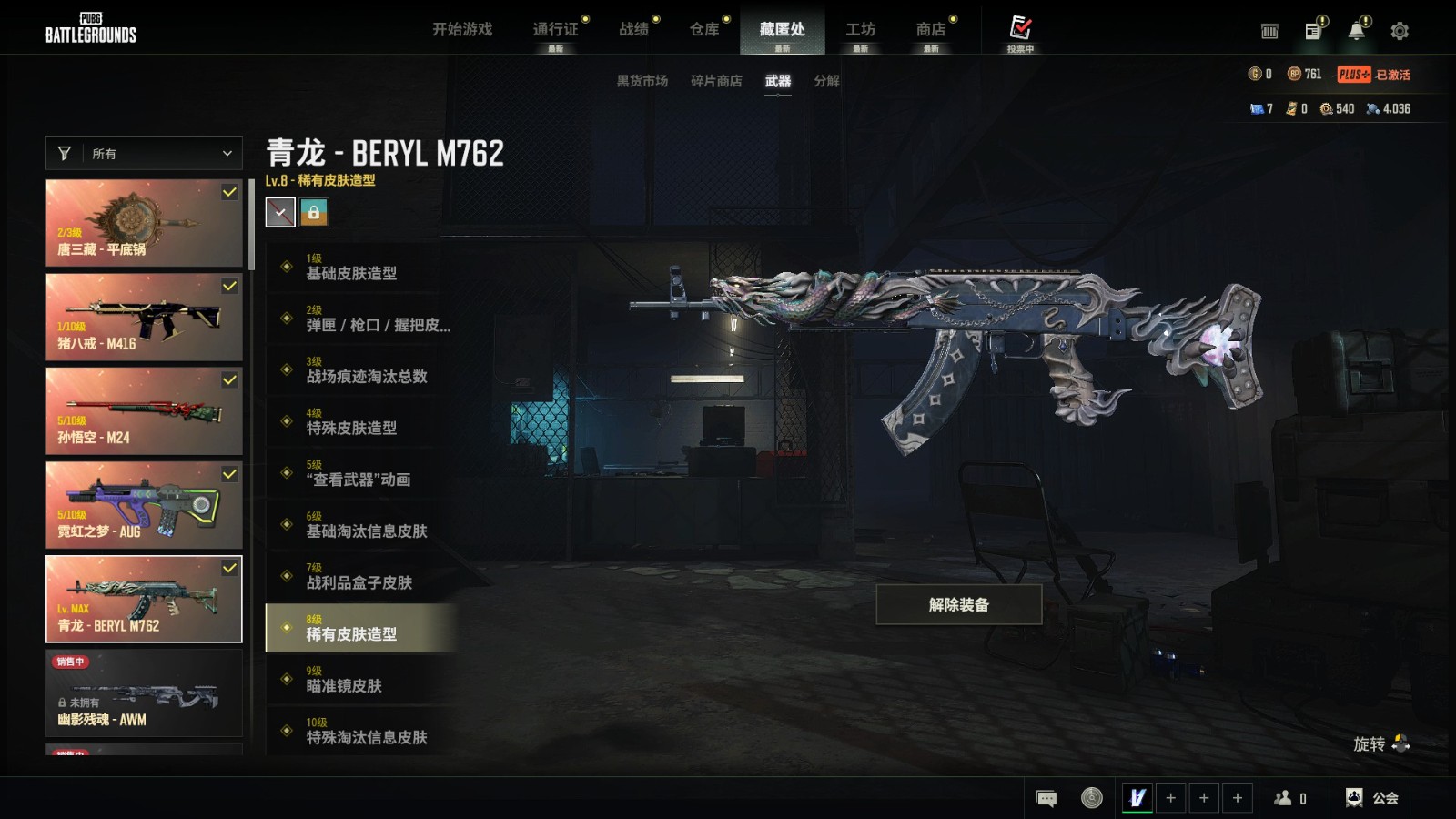
Task: Select level 9 瞄准镜皮肤
Action: tap(360, 680)
